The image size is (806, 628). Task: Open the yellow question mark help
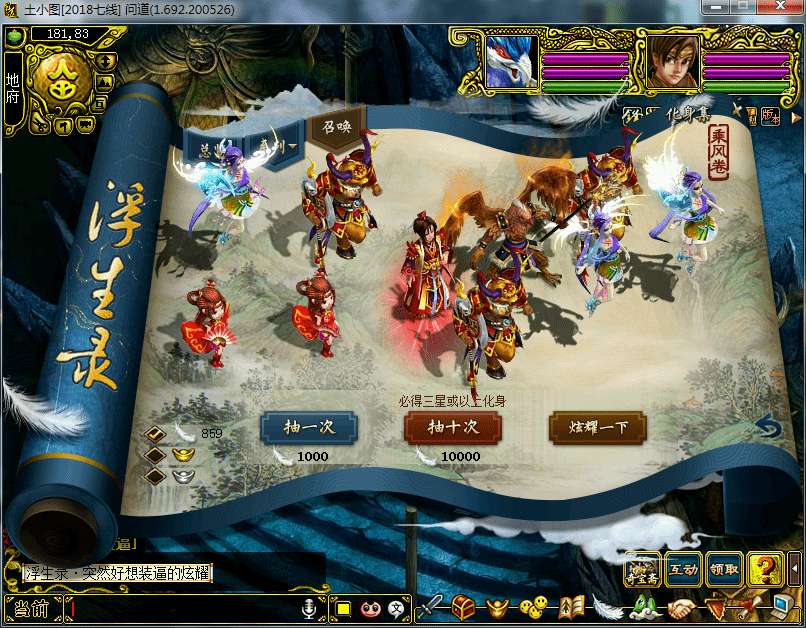(765, 569)
